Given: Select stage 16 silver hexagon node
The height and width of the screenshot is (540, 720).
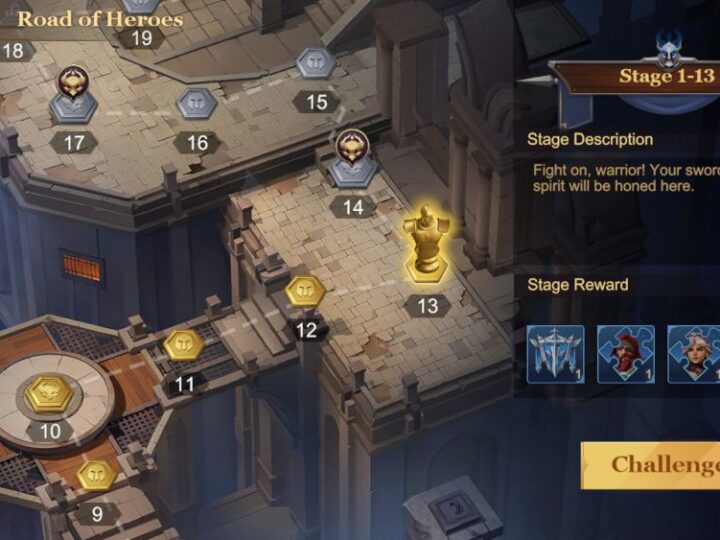Looking at the screenshot, I should click(x=196, y=102).
